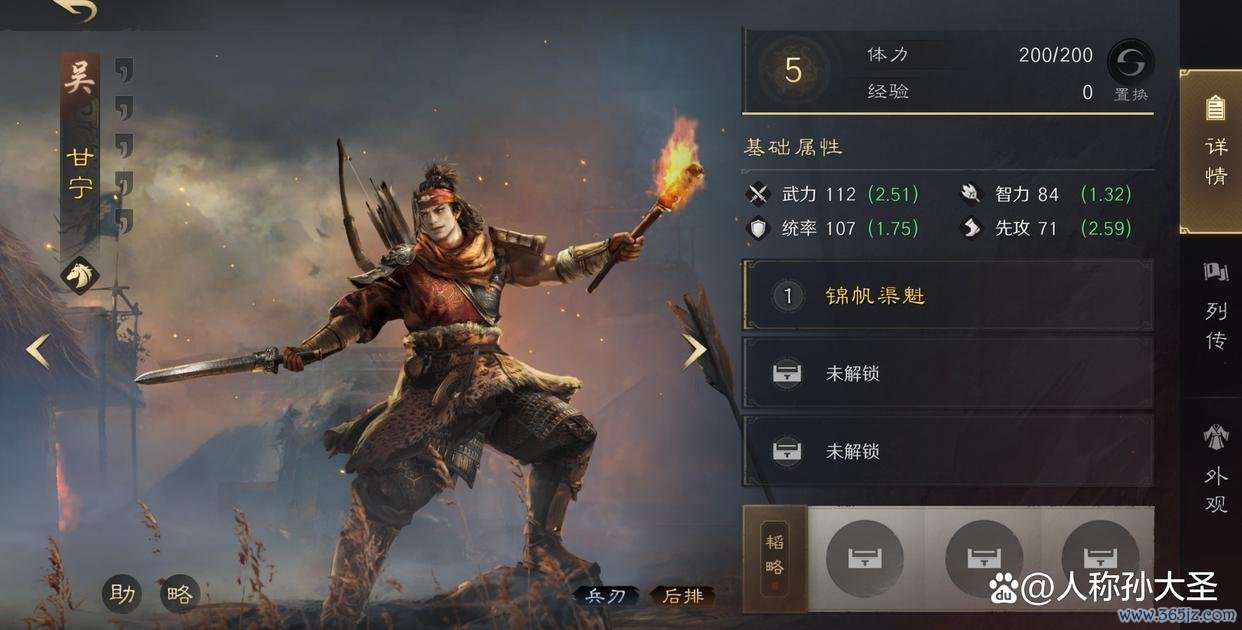This screenshot has height=630, width=1242.
Task: Tap the 助 round button
Action: coord(123,594)
